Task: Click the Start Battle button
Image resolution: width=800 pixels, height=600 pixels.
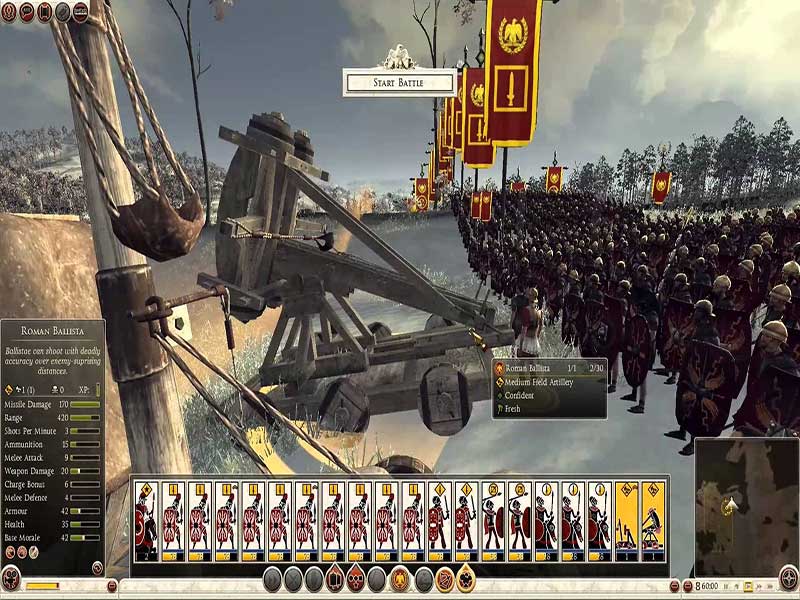Action: [399, 82]
